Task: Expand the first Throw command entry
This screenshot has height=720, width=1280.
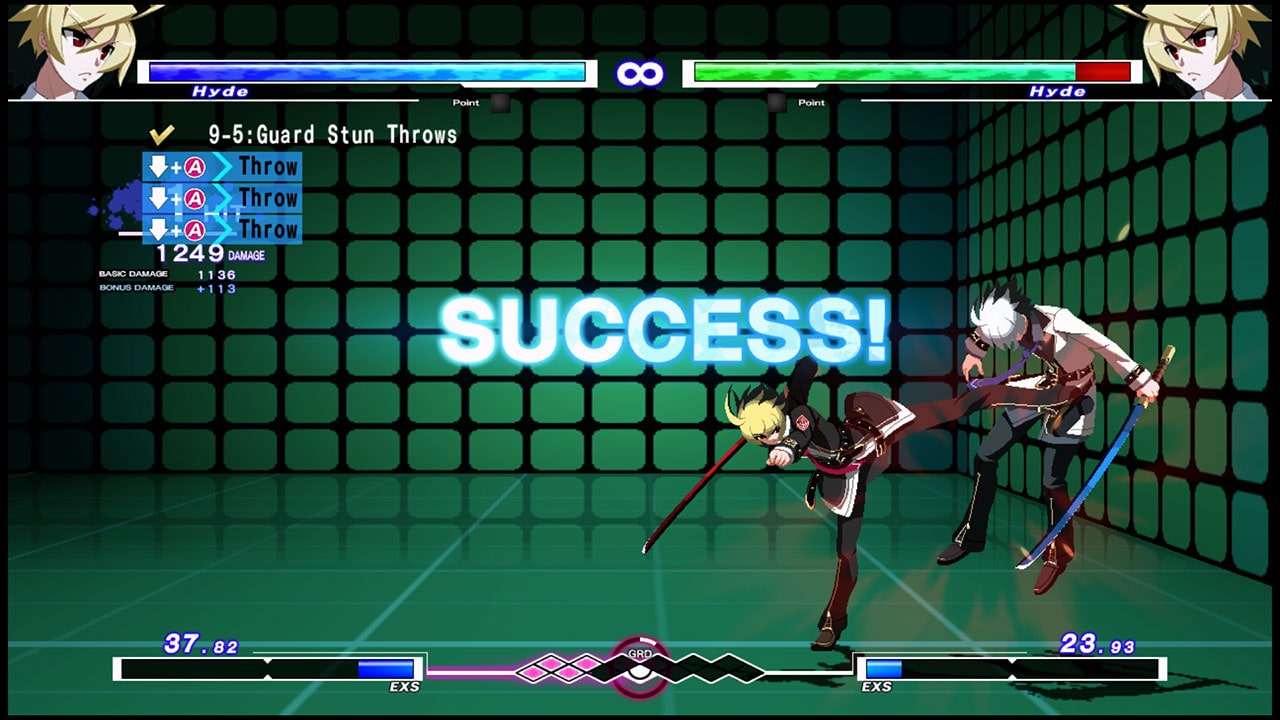Action: pyautogui.click(x=267, y=167)
